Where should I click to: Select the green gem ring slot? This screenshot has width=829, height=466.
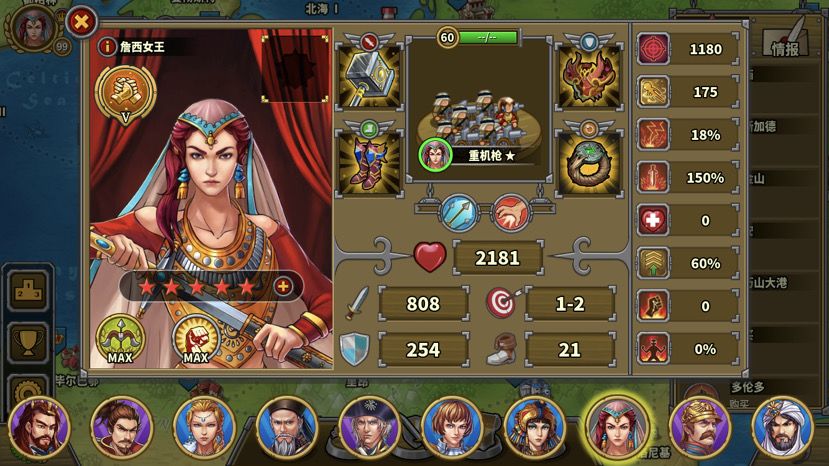(590, 161)
